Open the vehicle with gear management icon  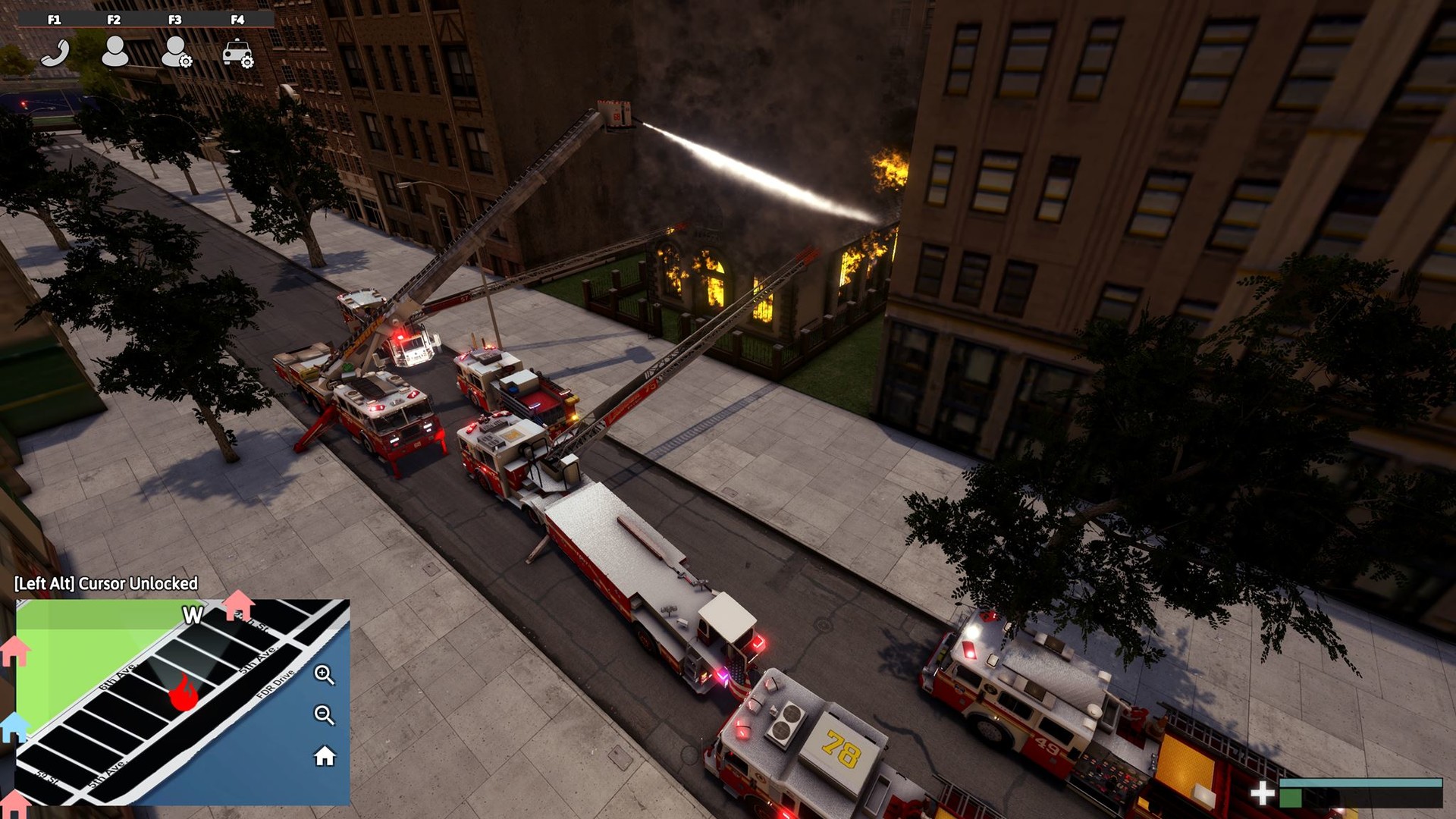pos(237,53)
